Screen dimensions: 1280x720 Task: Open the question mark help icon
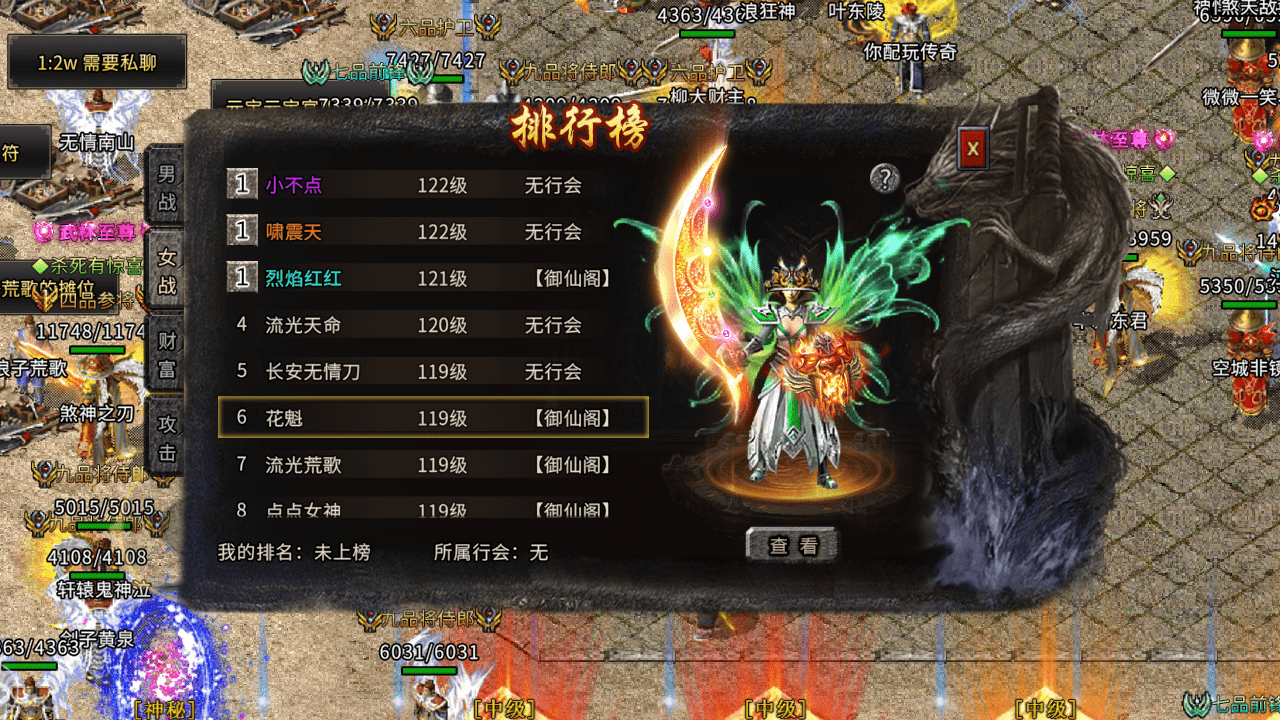pyautogui.click(x=885, y=178)
